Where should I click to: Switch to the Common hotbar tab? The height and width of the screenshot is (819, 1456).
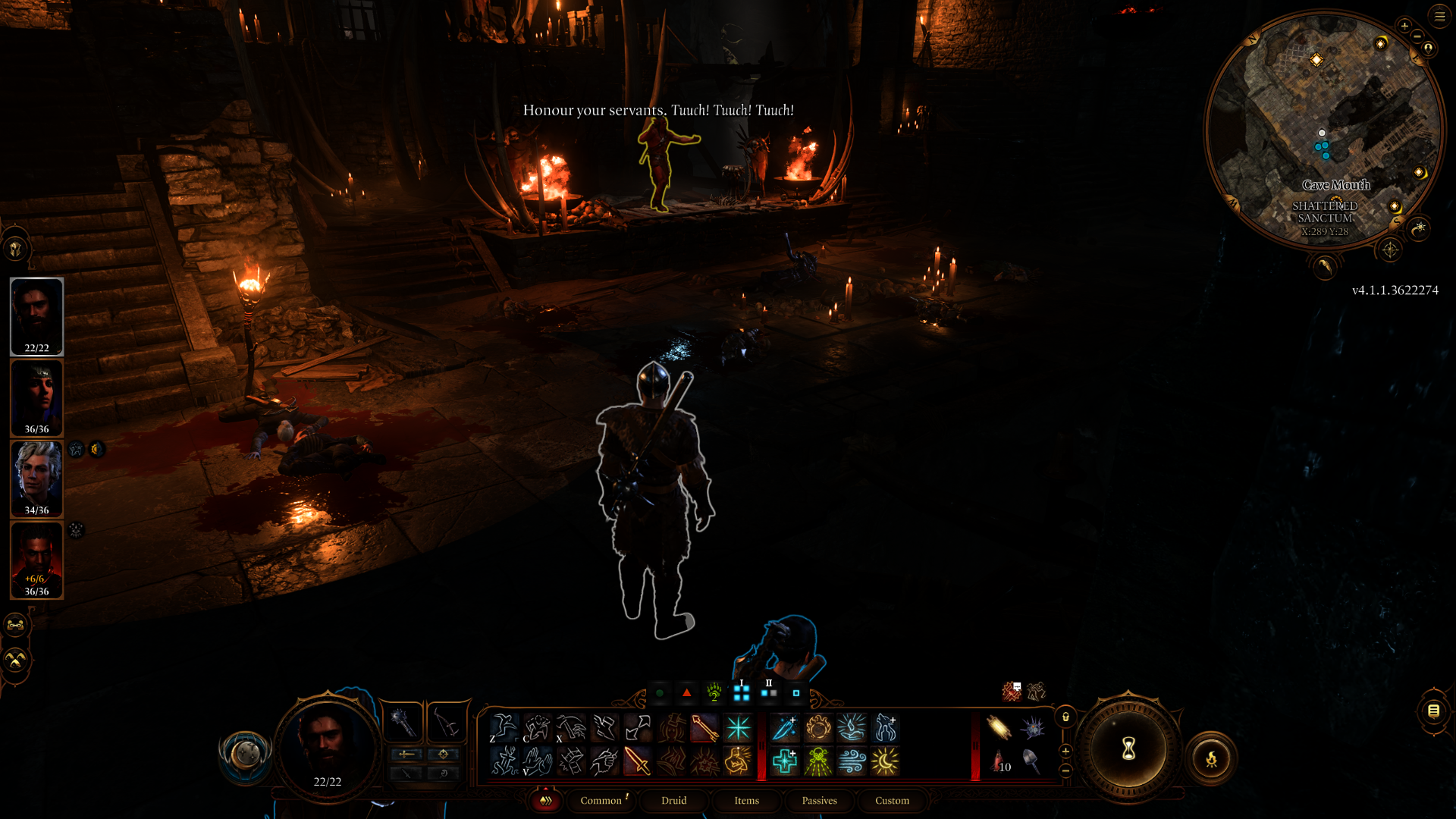[601, 801]
